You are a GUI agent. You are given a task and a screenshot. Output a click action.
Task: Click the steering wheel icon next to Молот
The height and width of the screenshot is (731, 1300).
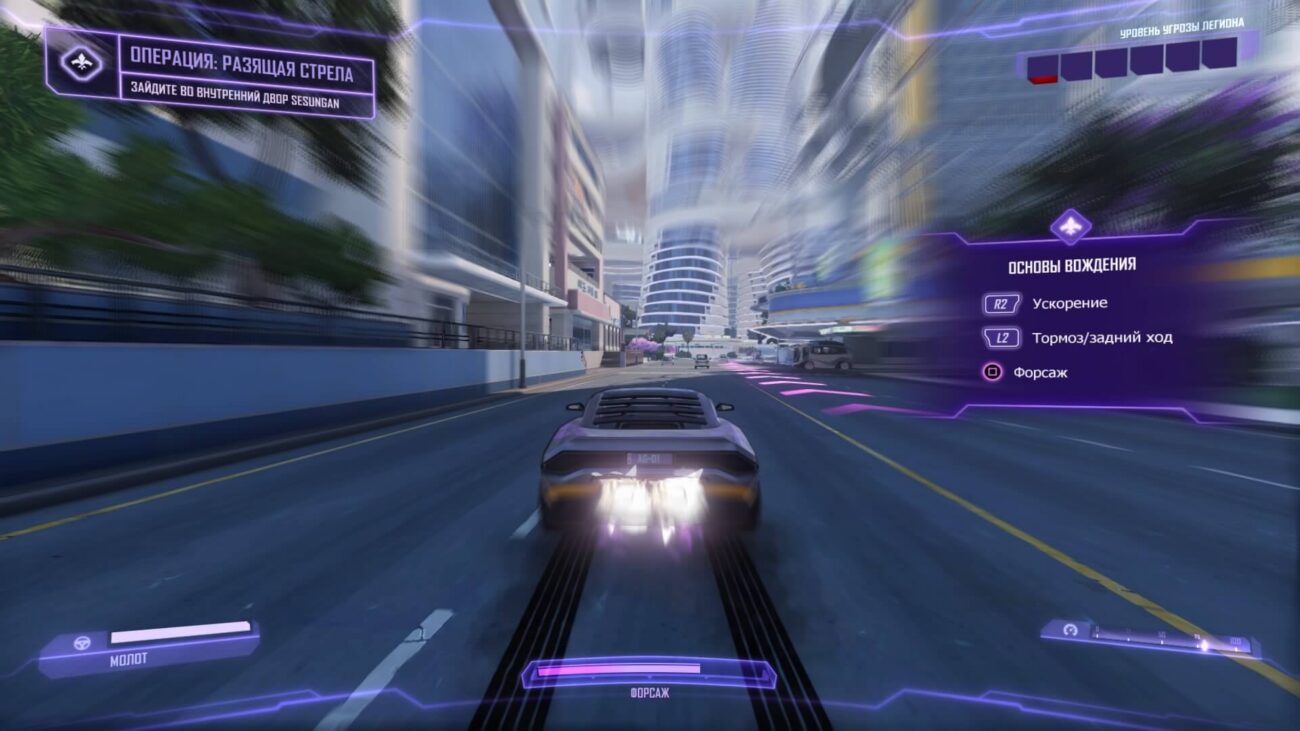pyautogui.click(x=82, y=642)
